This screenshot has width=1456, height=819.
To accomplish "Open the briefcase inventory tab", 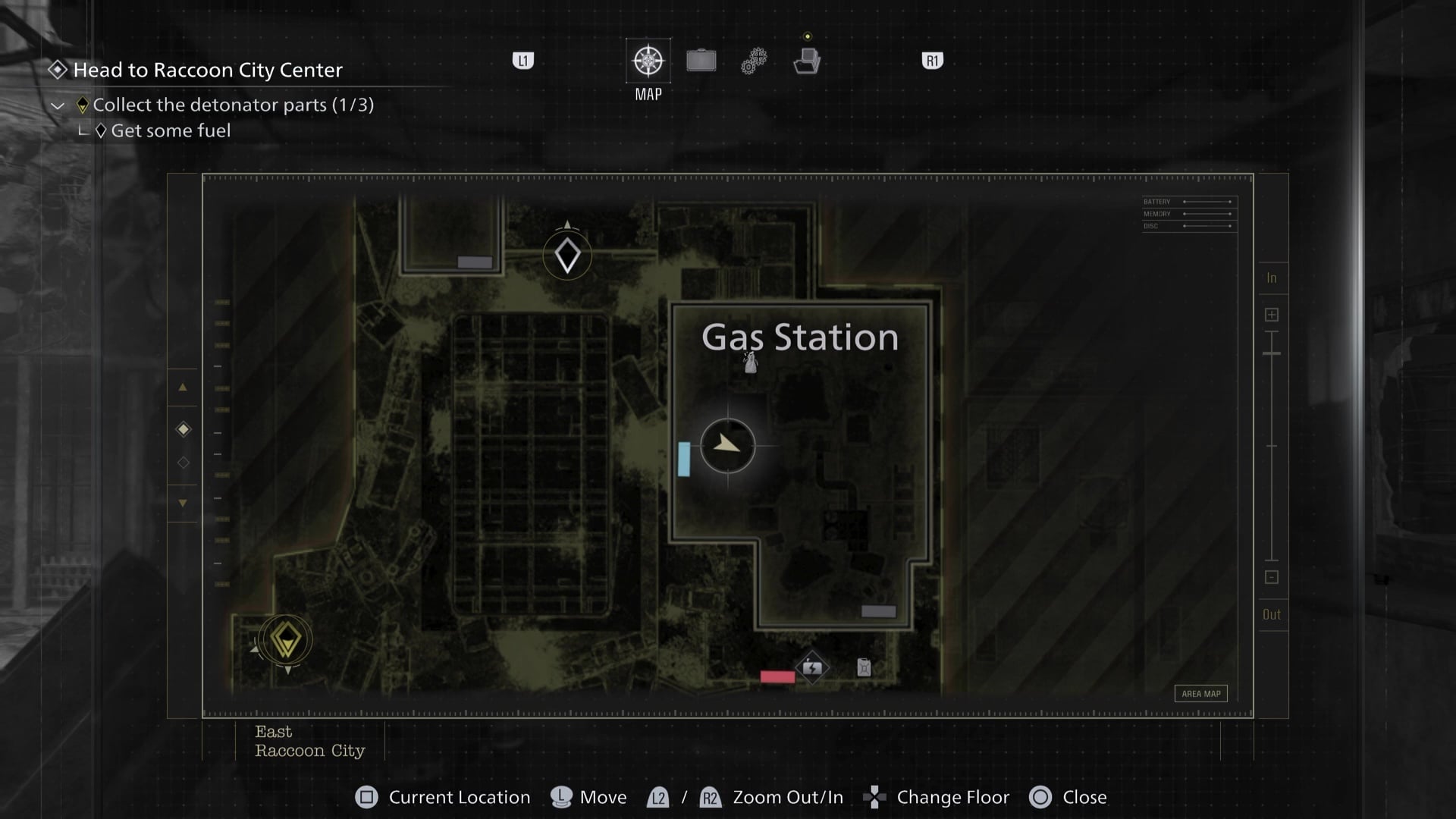I will [701, 61].
